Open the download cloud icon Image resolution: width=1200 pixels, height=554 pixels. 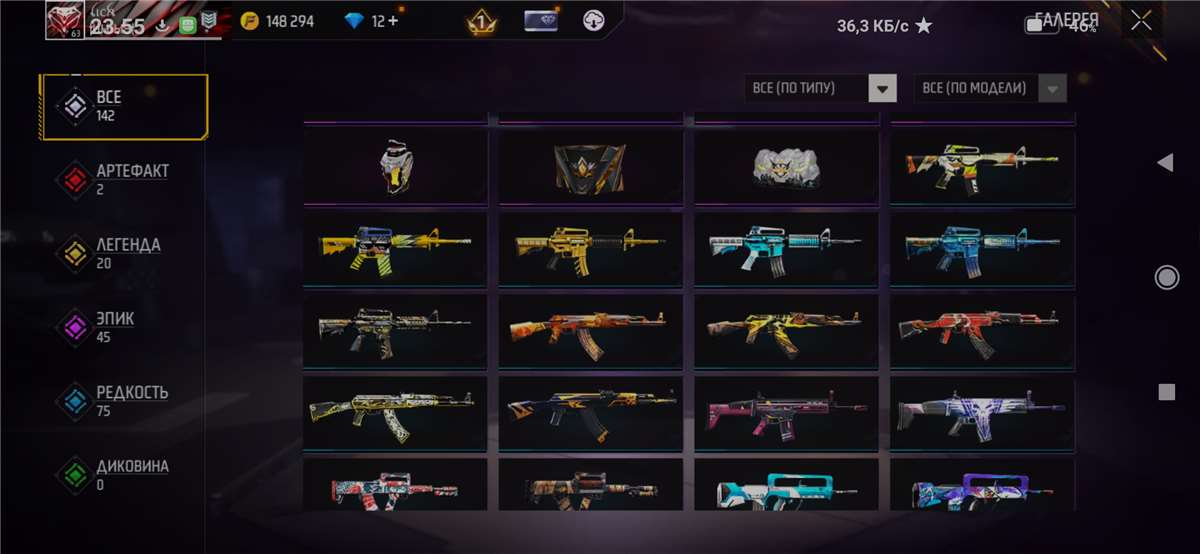(x=594, y=21)
